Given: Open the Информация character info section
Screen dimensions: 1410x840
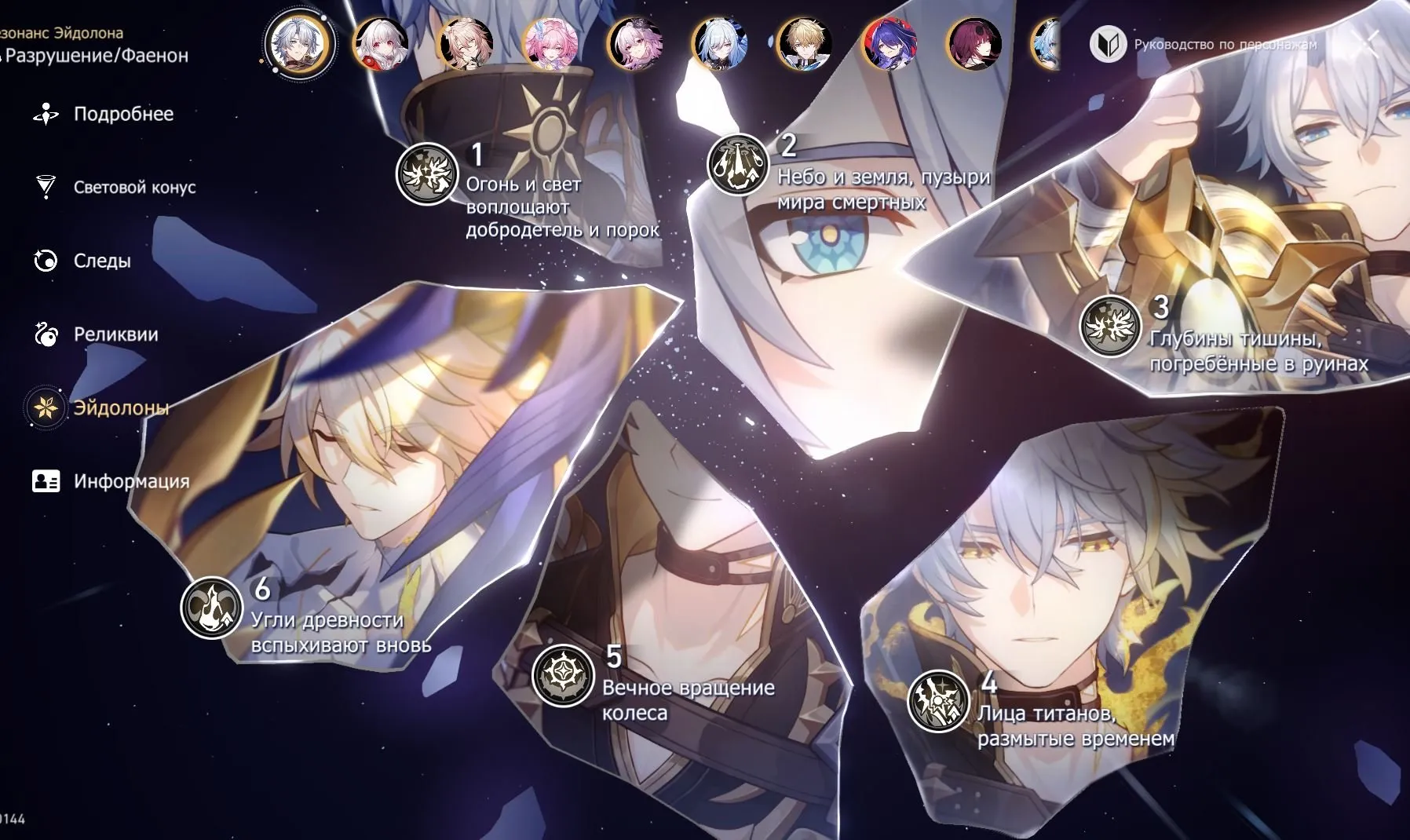Looking at the screenshot, I should pyautogui.click(x=130, y=481).
